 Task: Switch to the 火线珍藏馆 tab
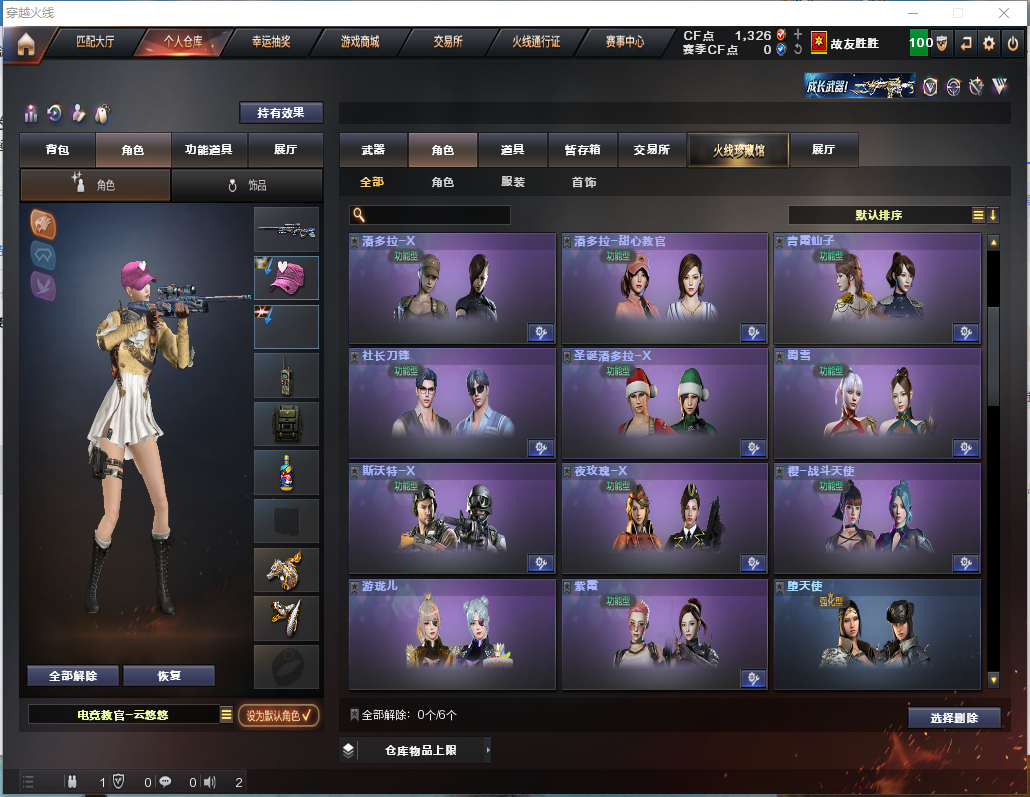tap(738, 150)
